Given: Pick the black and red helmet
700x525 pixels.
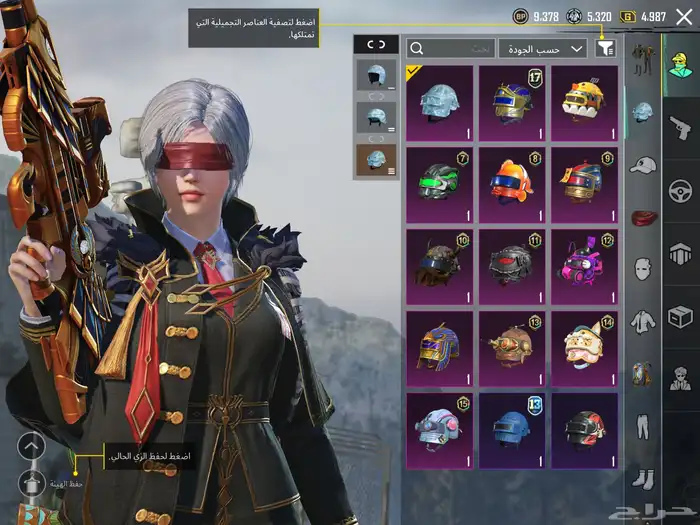Looking at the screenshot, I should [584, 430].
